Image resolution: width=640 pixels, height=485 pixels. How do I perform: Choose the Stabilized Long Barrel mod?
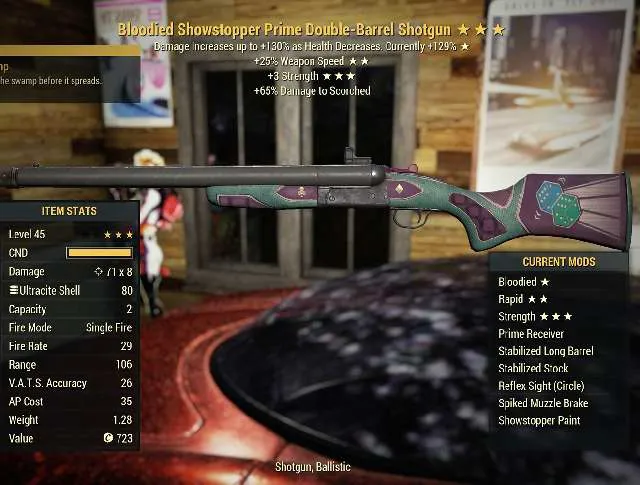545,351
